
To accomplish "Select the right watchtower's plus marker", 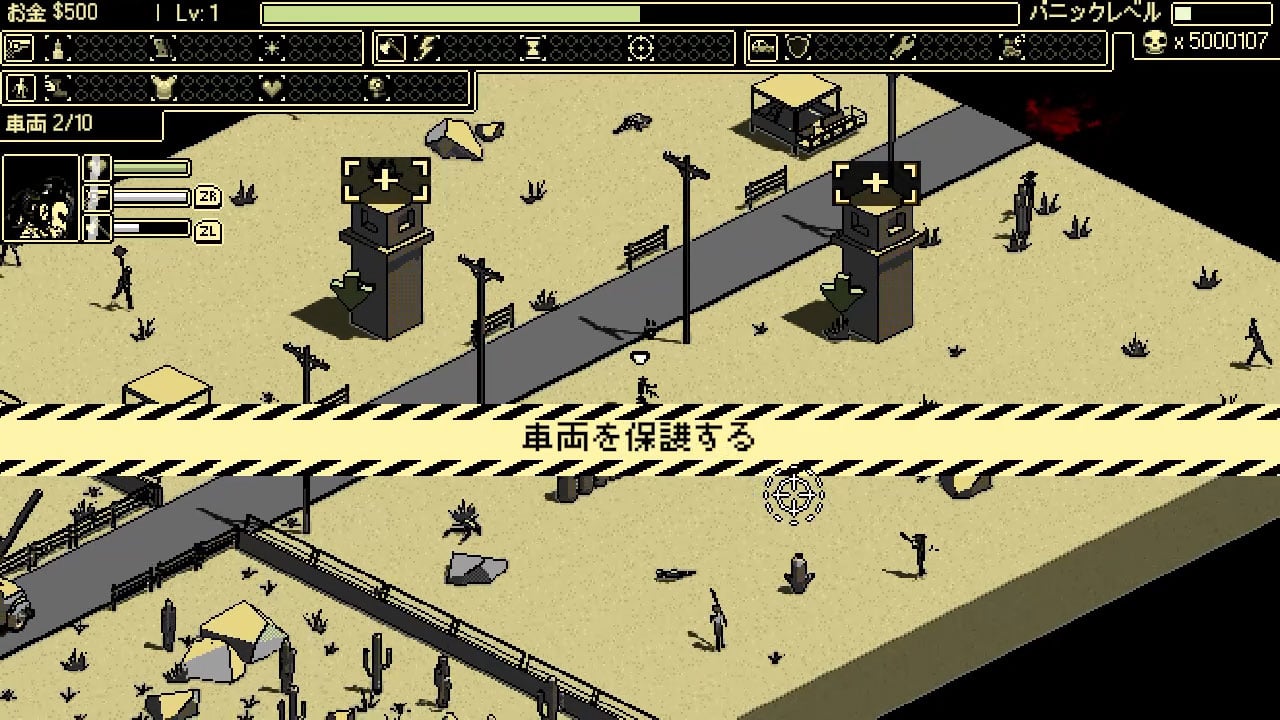I will [876, 182].
